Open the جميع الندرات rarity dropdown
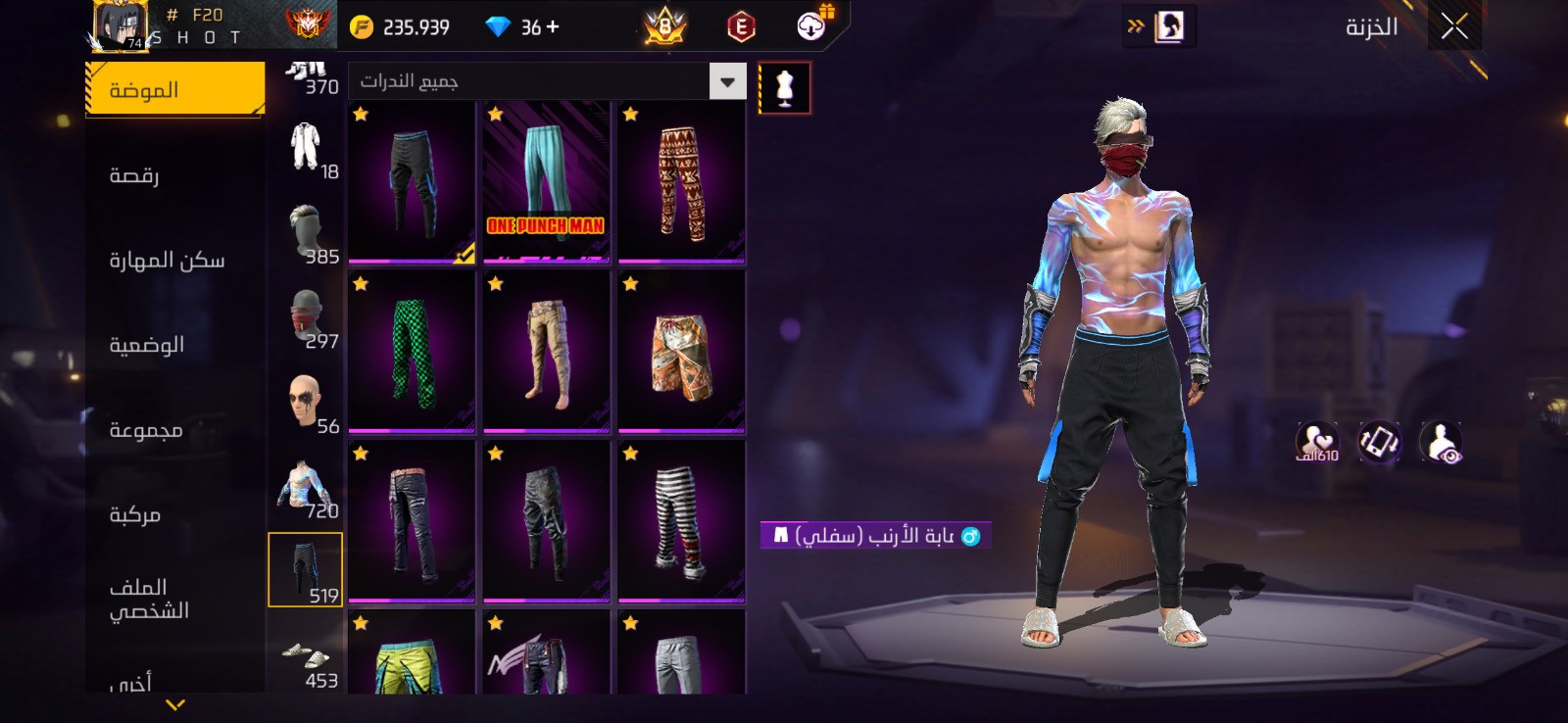This screenshot has width=1568, height=723. pos(727,82)
